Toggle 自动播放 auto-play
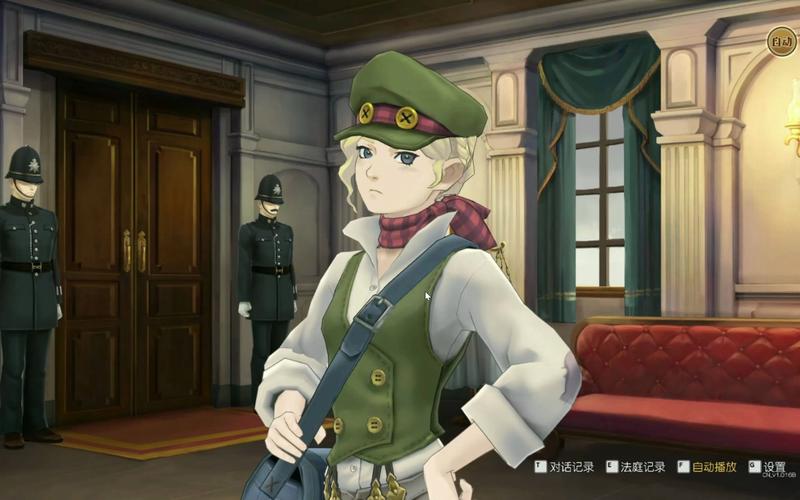This screenshot has height=500, width=800. pos(708,466)
